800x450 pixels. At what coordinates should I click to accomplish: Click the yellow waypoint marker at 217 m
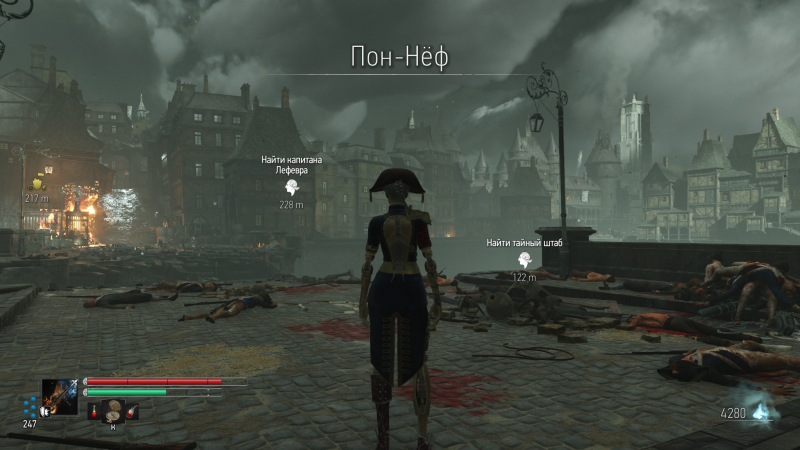[x=39, y=182]
